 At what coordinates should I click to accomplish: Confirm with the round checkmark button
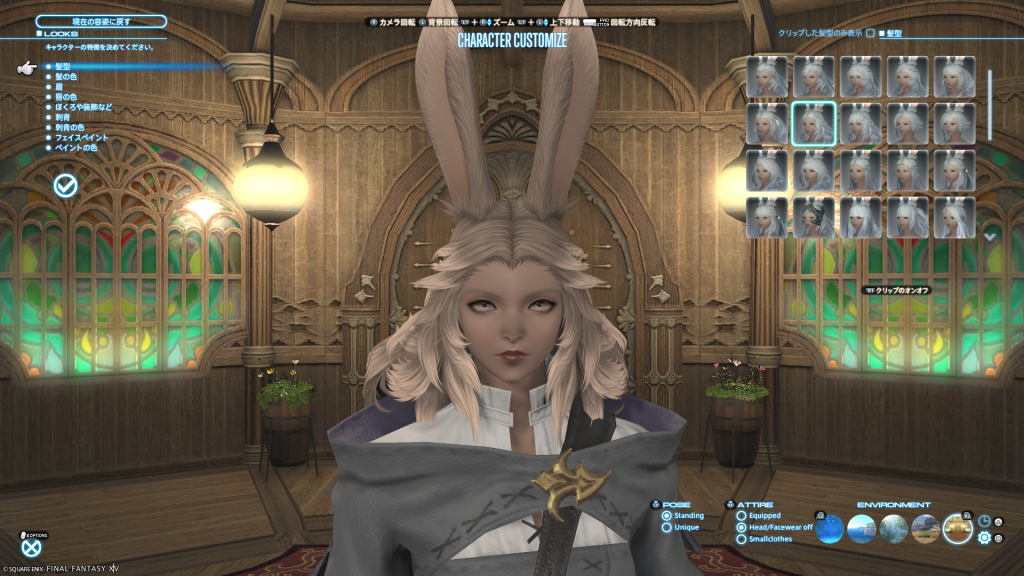[66, 185]
